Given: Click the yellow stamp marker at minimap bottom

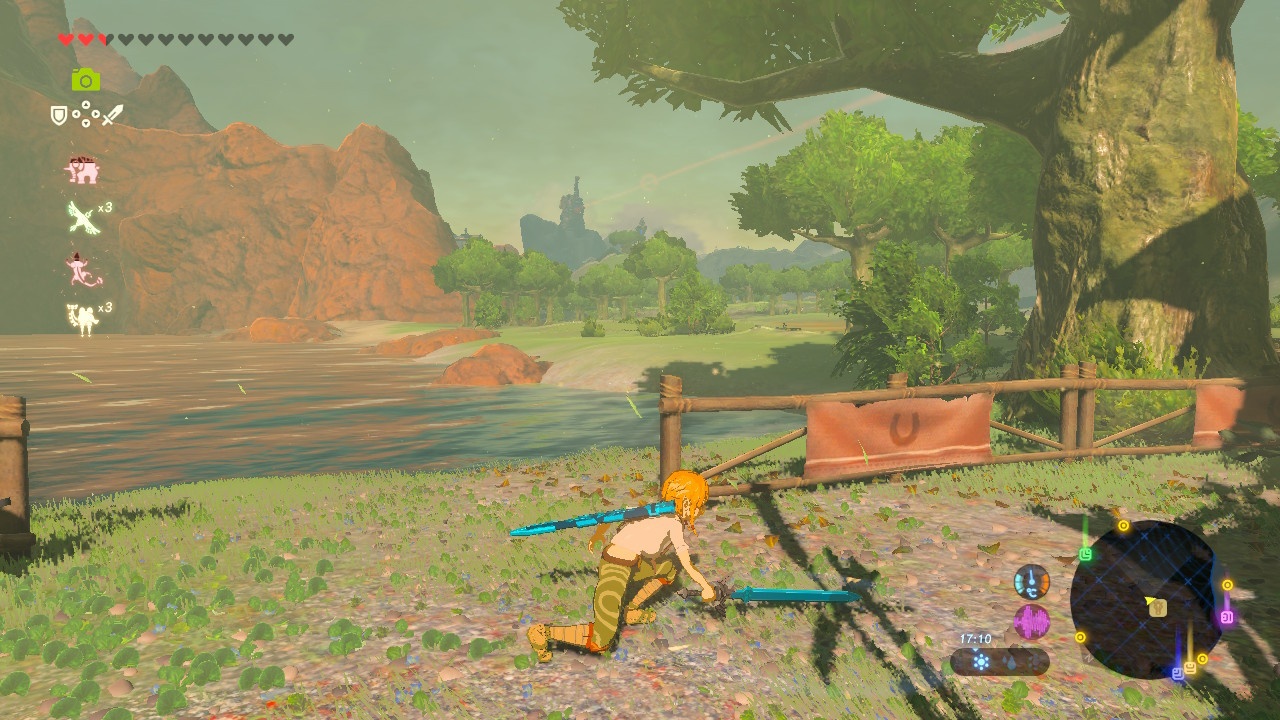Looking at the screenshot, I should click(1190, 668).
